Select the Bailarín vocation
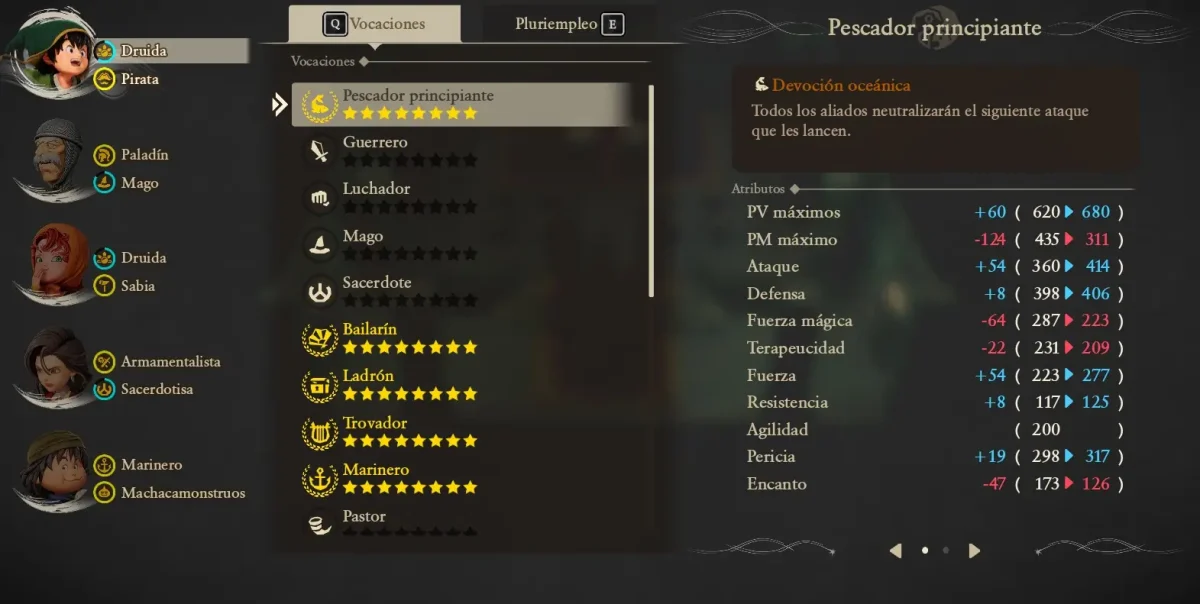The width and height of the screenshot is (1200, 604). 460,338
